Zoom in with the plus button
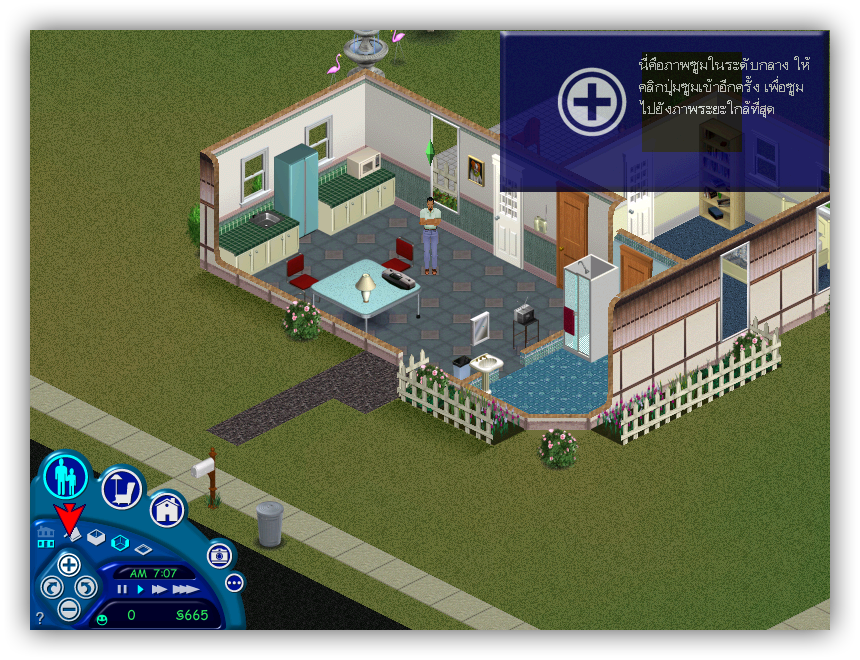The image size is (860, 660). pyautogui.click(x=69, y=564)
